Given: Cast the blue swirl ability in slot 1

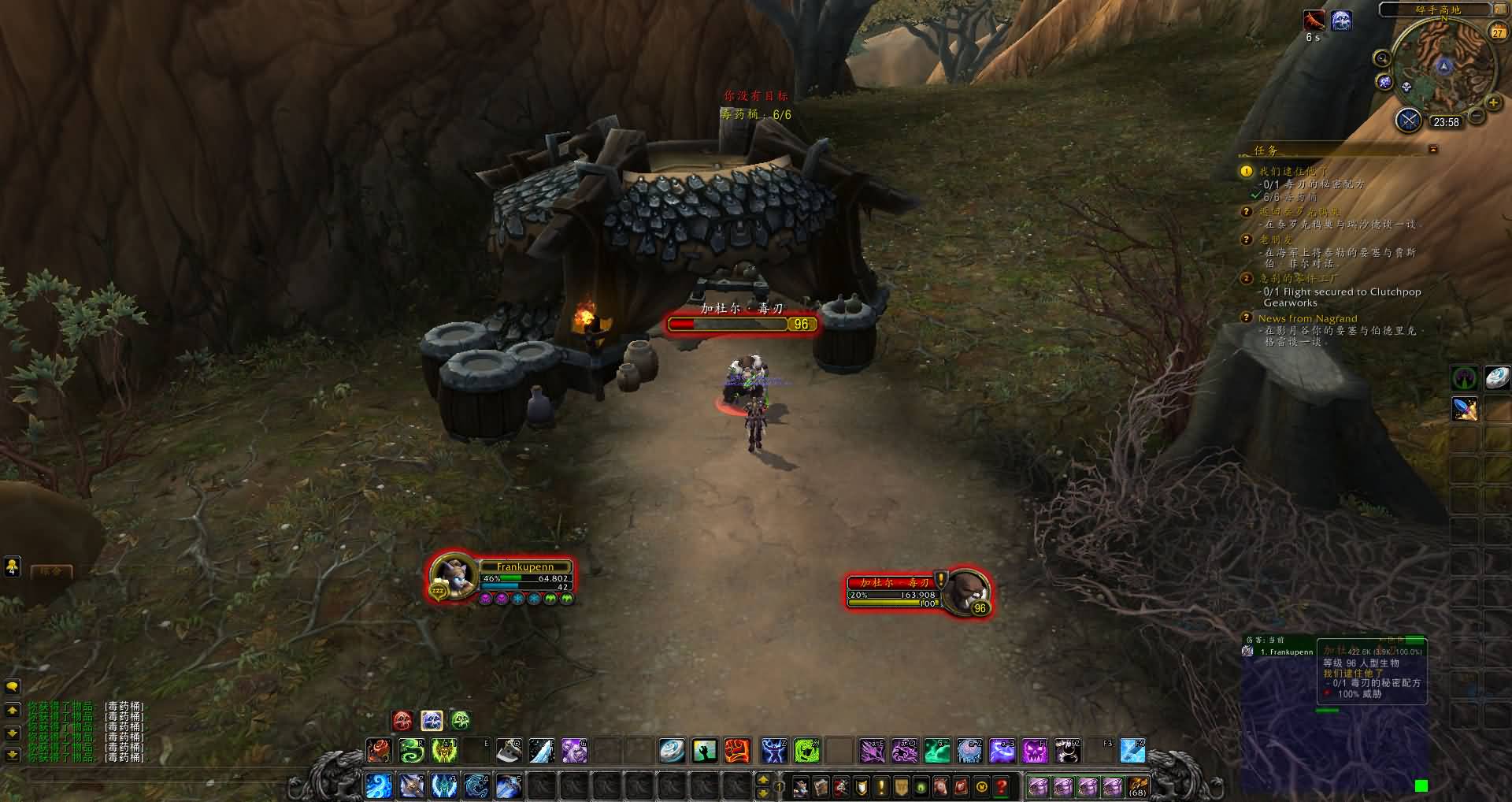Looking at the screenshot, I should [x=379, y=785].
